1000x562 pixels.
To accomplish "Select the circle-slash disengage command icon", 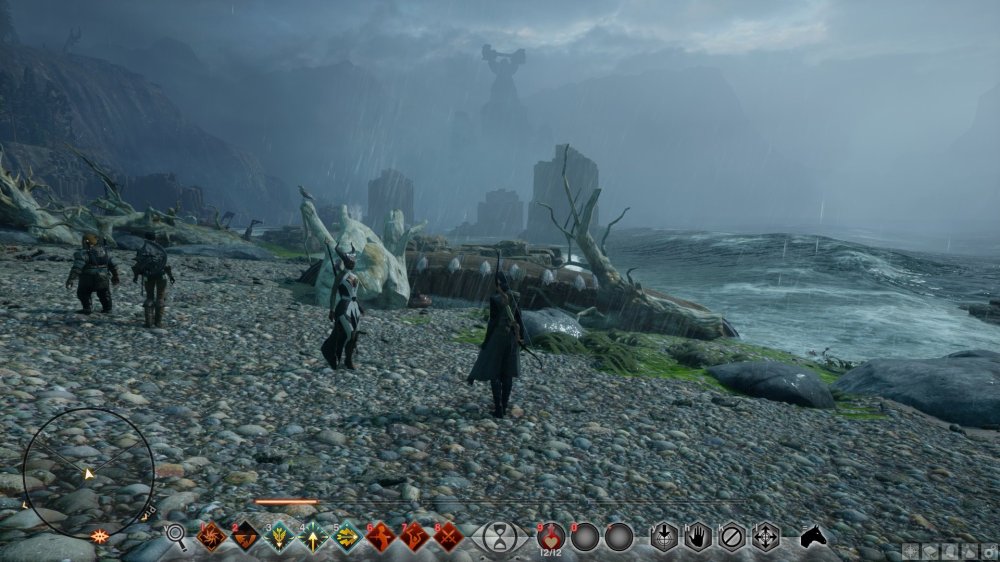I will (x=732, y=537).
